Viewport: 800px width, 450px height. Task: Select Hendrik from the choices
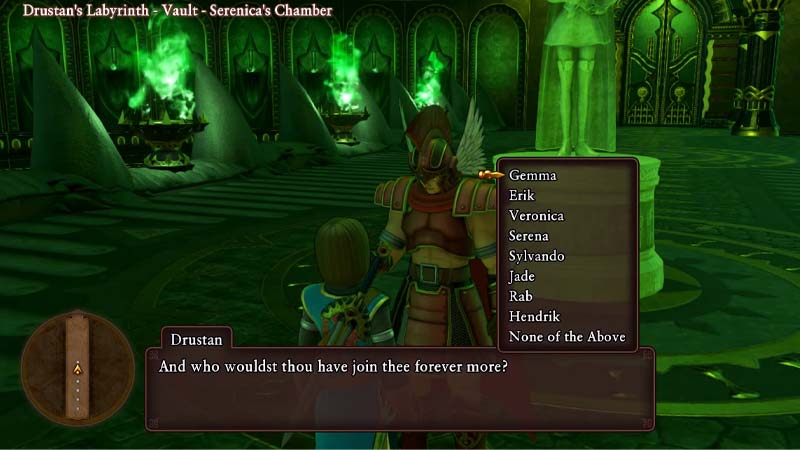(534, 316)
